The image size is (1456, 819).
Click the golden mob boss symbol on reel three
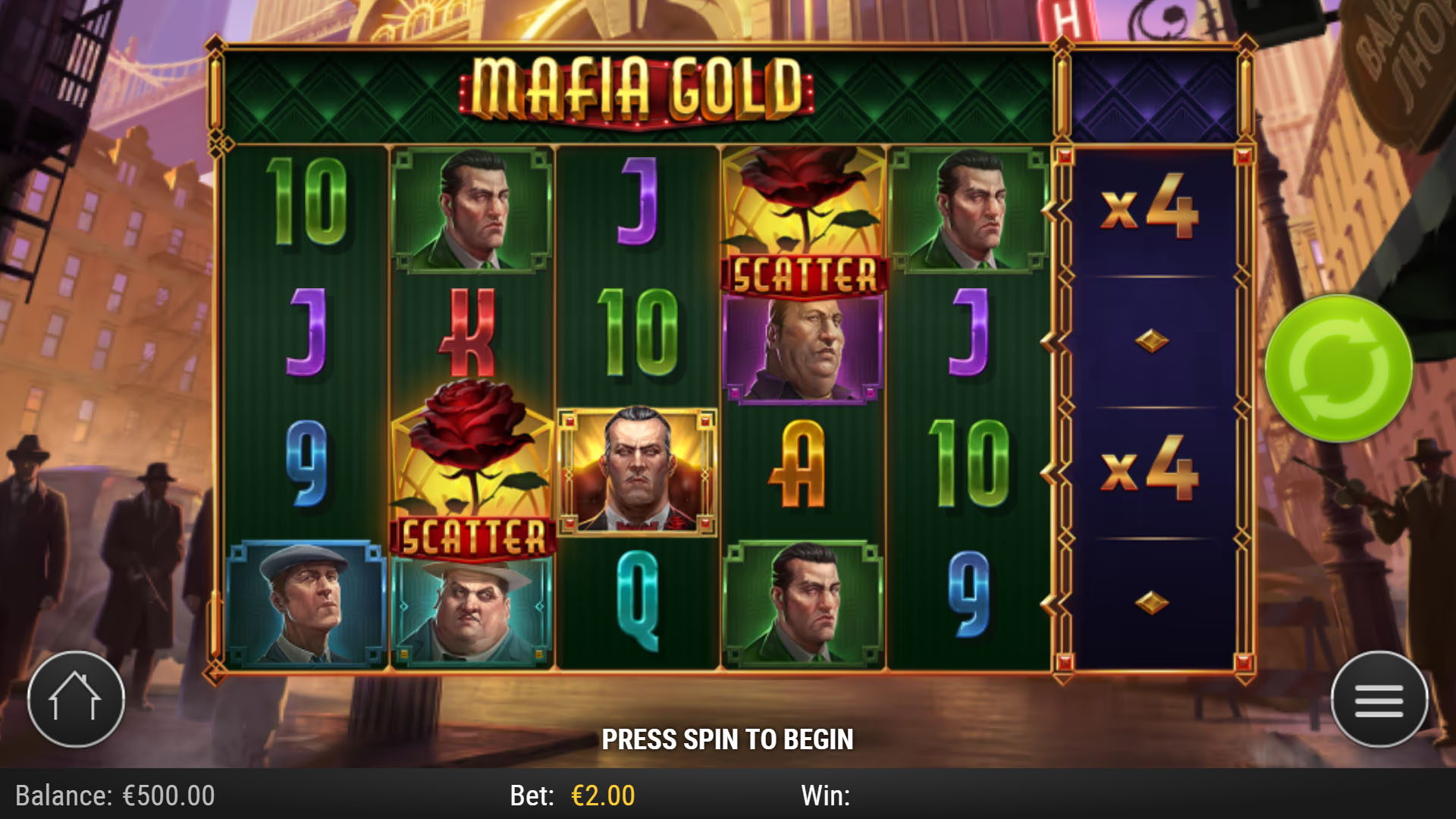click(637, 470)
